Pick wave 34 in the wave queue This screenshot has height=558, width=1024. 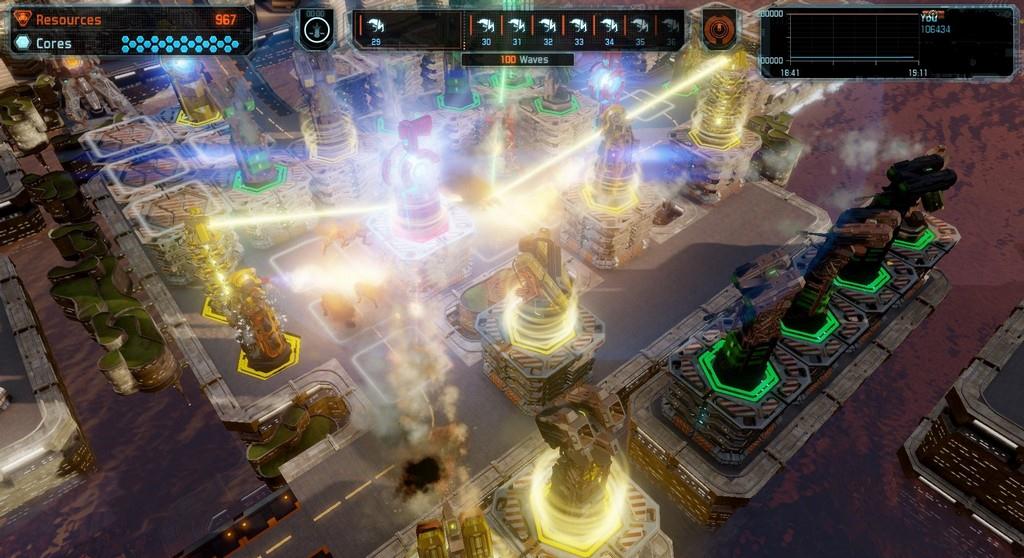(609, 30)
